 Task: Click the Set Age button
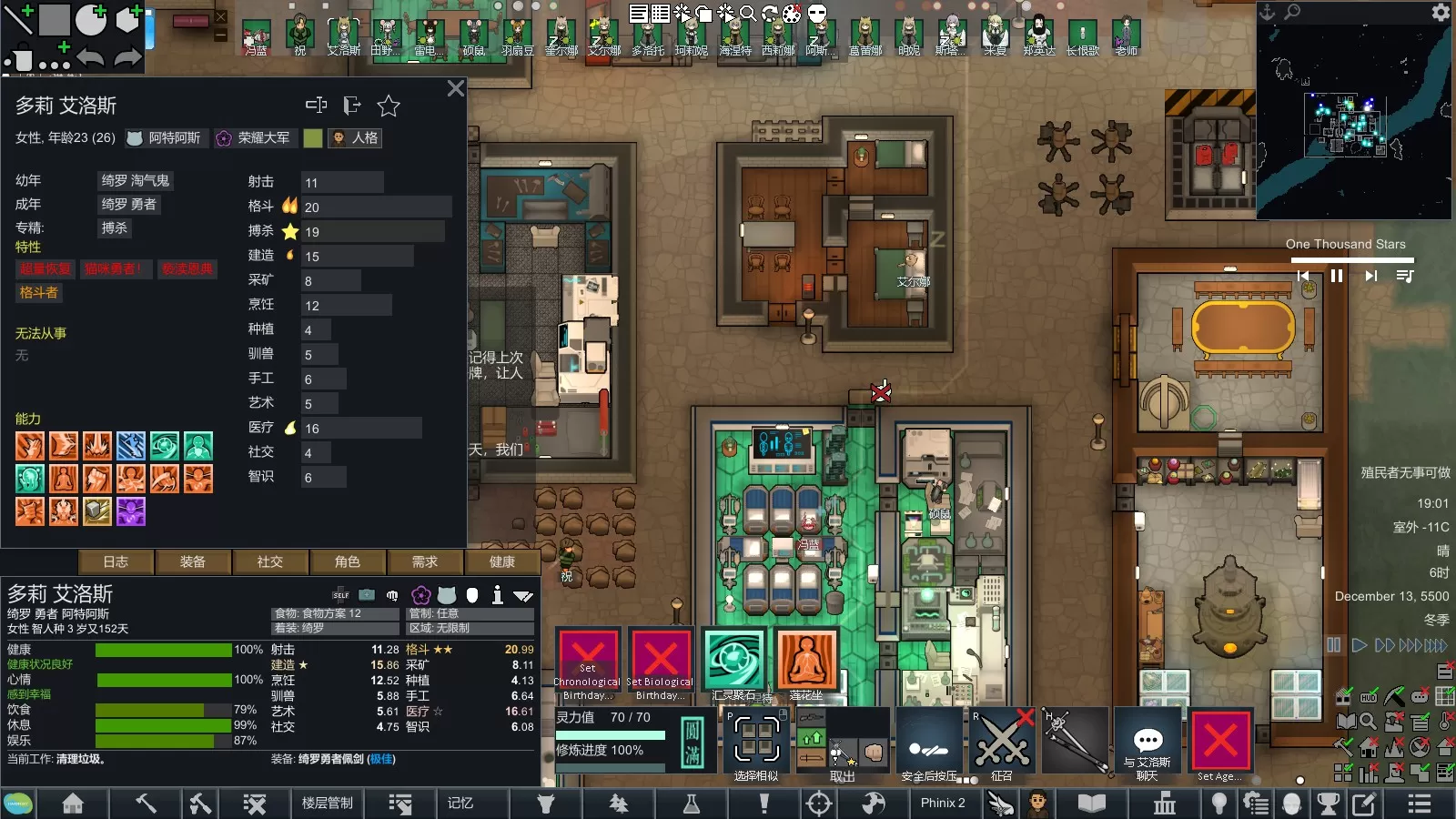pos(1220,743)
